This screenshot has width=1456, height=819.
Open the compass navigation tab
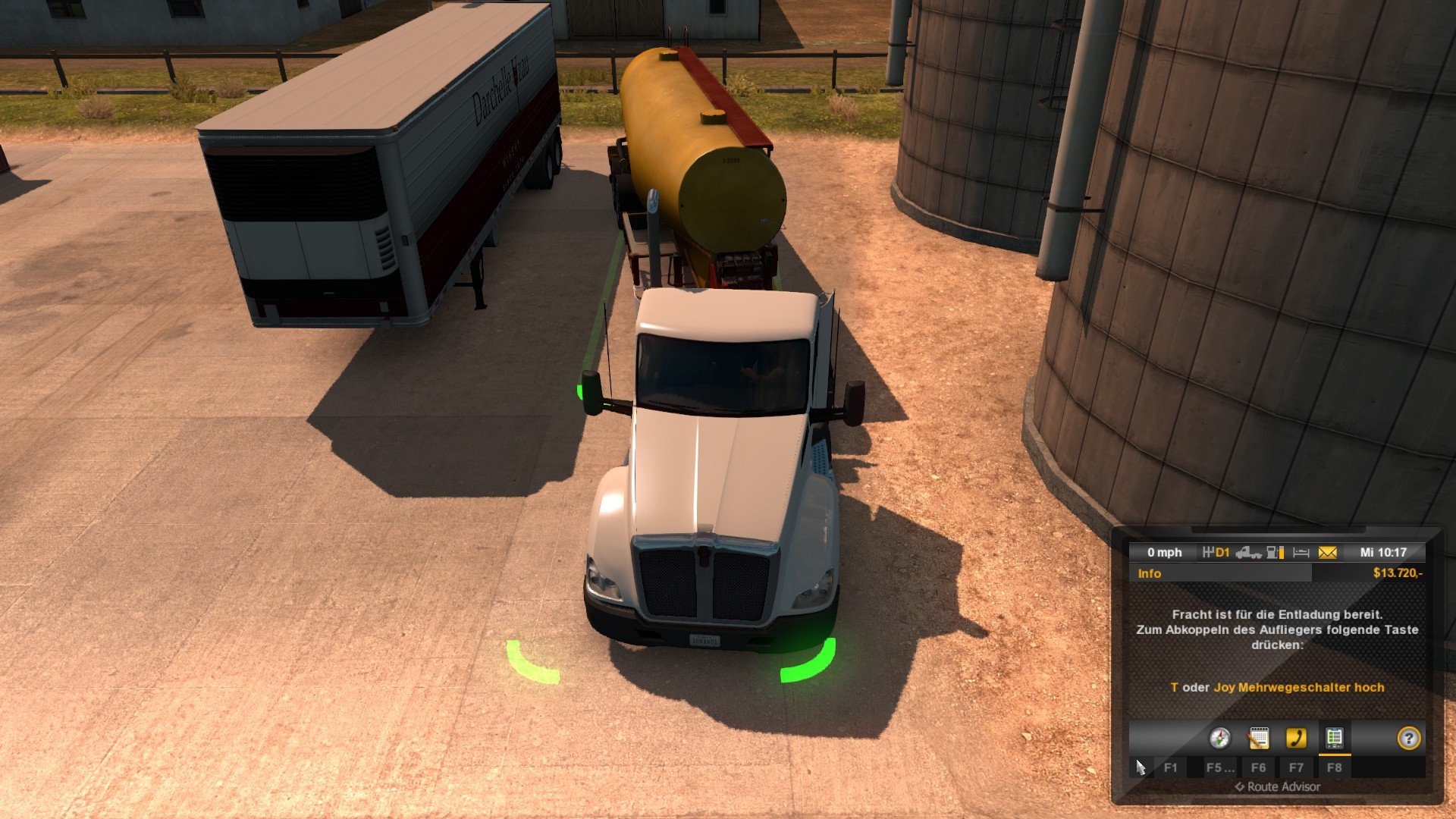(1219, 738)
